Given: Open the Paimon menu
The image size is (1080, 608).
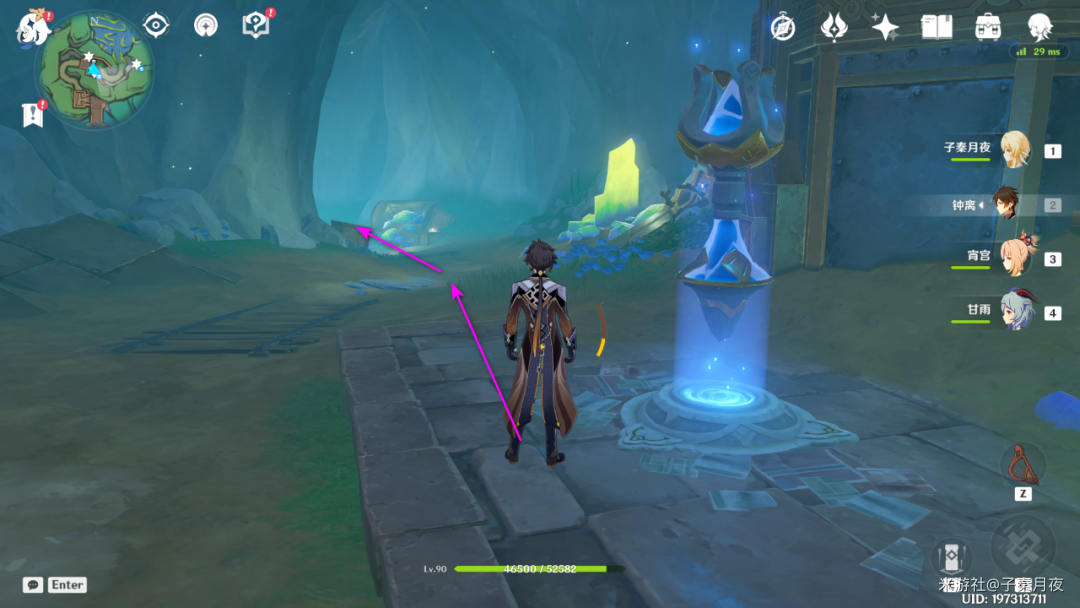Looking at the screenshot, I should 33,28.
